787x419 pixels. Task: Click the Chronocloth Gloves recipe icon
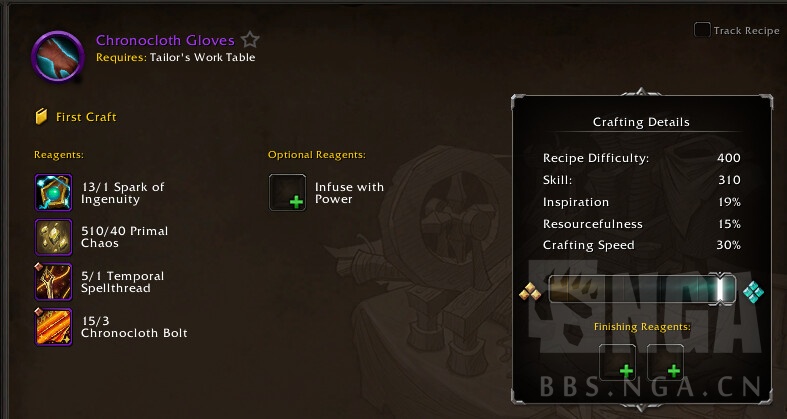(x=58, y=55)
